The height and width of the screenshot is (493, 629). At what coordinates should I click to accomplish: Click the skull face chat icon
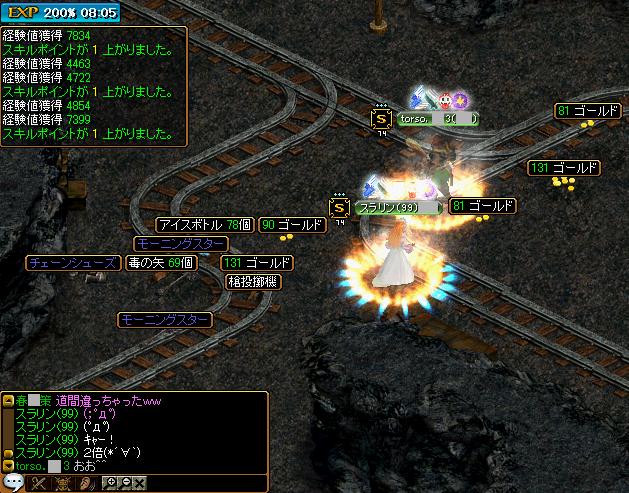click(63, 483)
